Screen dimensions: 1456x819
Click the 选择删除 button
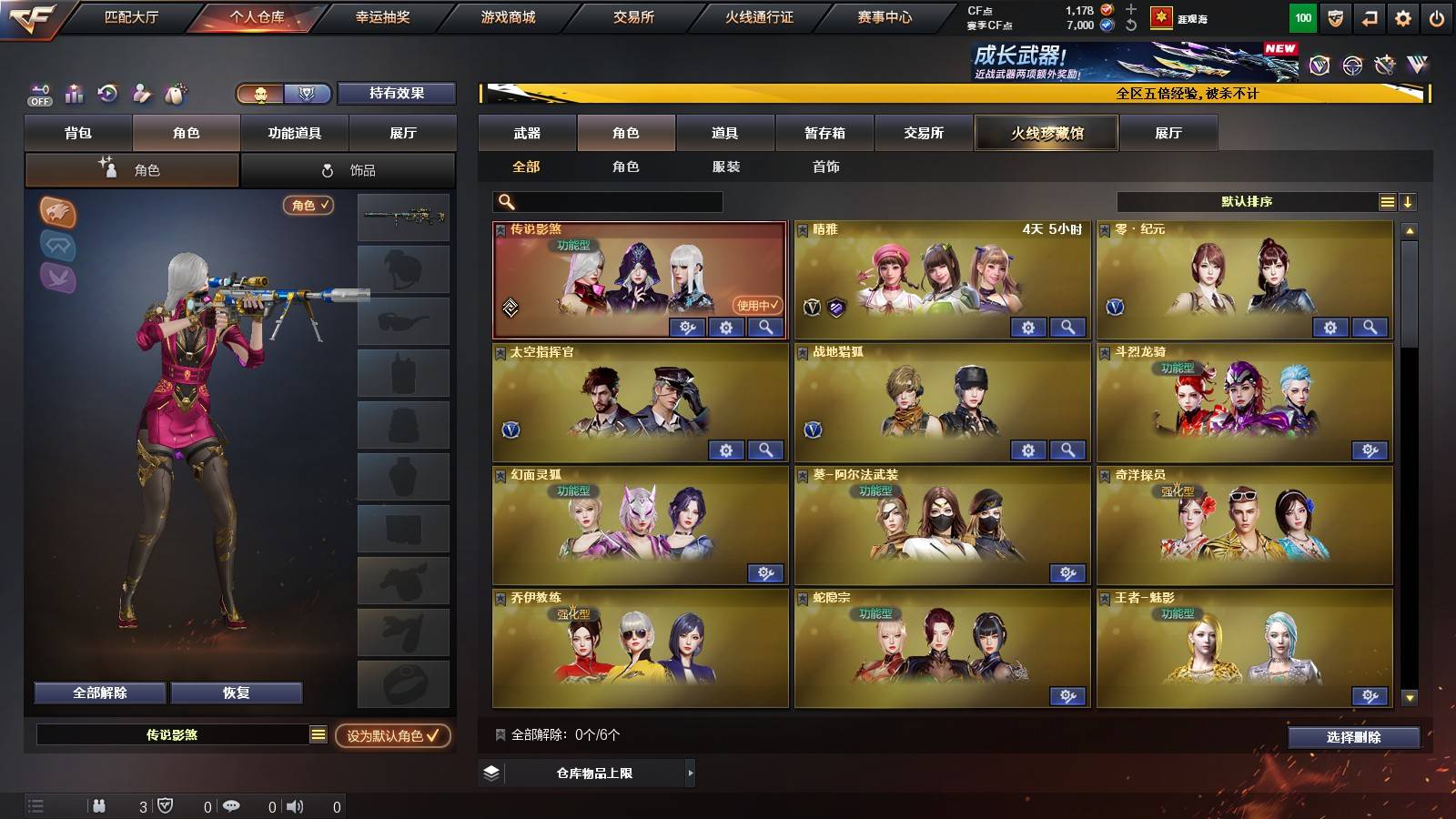click(x=1353, y=738)
